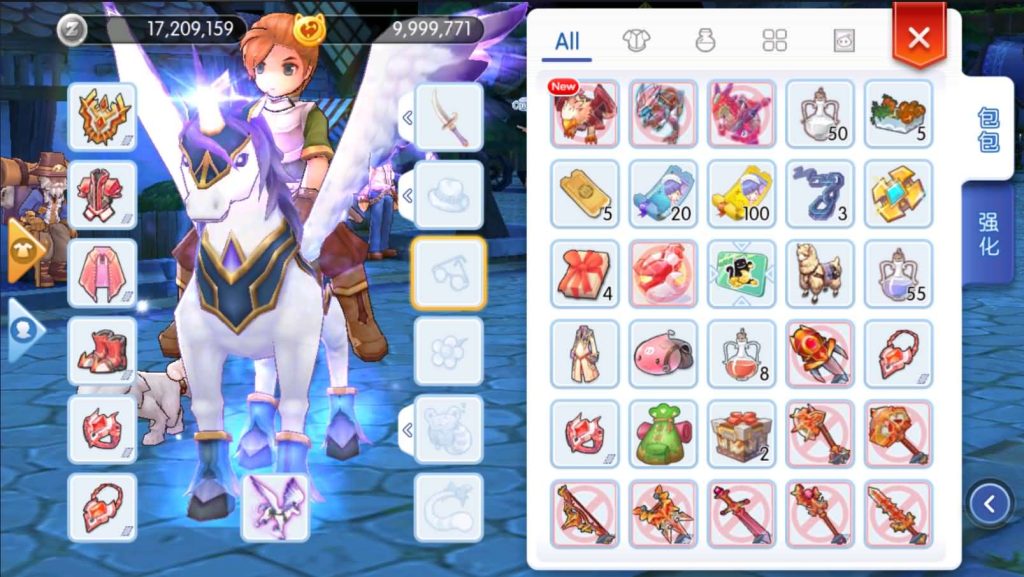
Task: Select the wrapped treasure chest stack of 2
Action: pyautogui.click(x=741, y=434)
